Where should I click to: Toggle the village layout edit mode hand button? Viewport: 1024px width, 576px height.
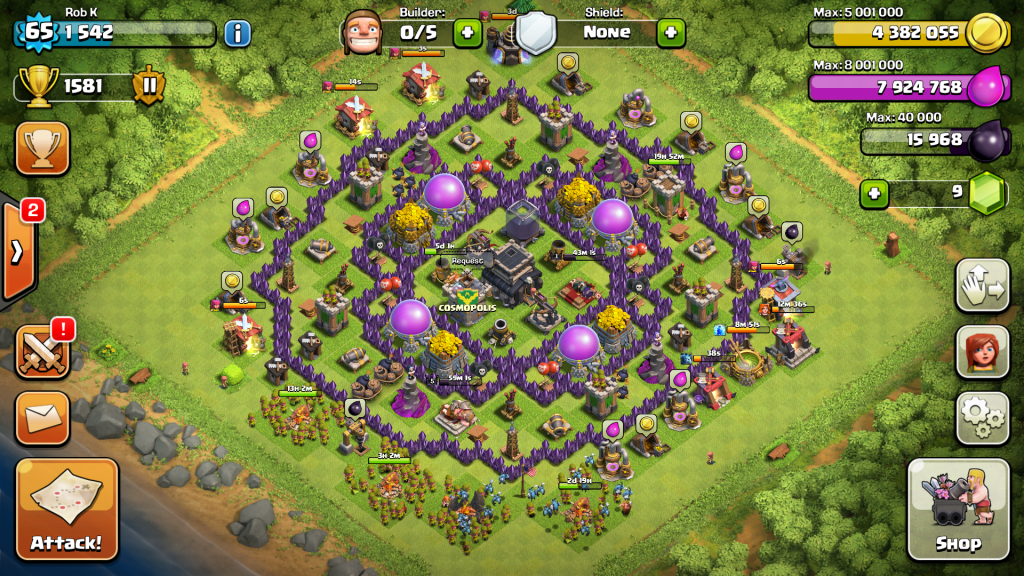click(x=982, y=286)
